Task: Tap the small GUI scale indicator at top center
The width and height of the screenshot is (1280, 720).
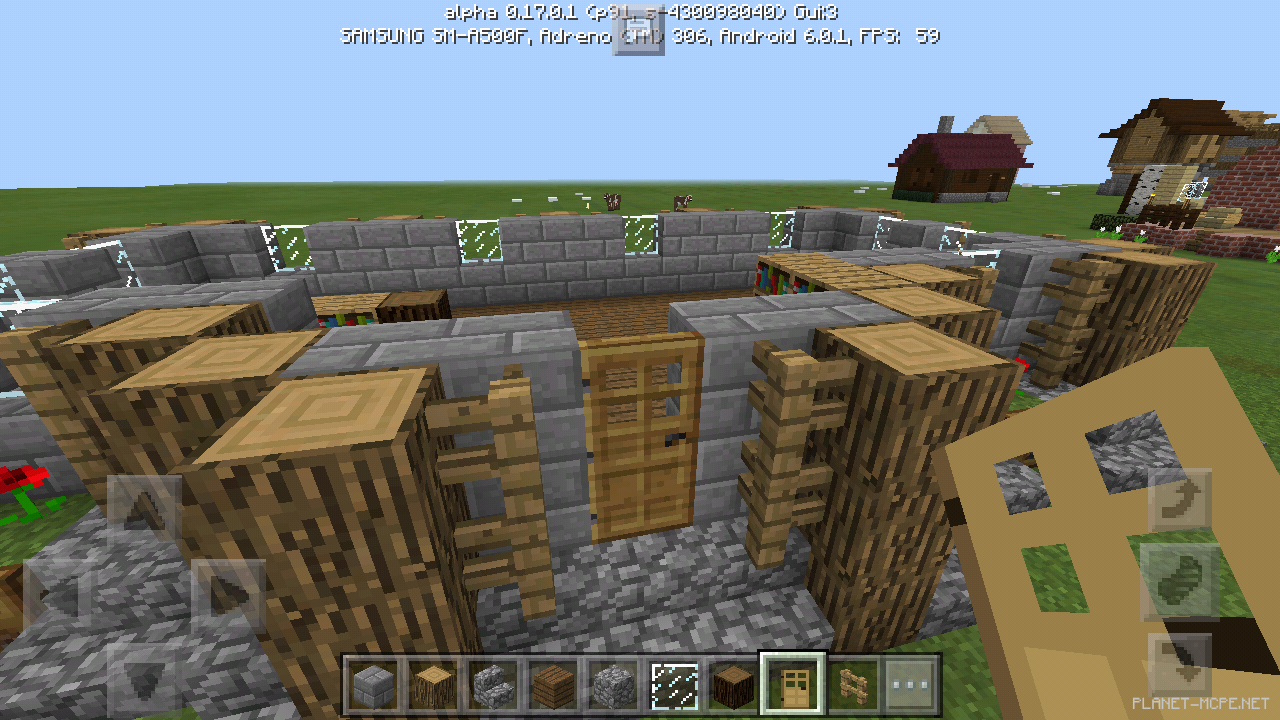Action: click(x=638, y=30)
